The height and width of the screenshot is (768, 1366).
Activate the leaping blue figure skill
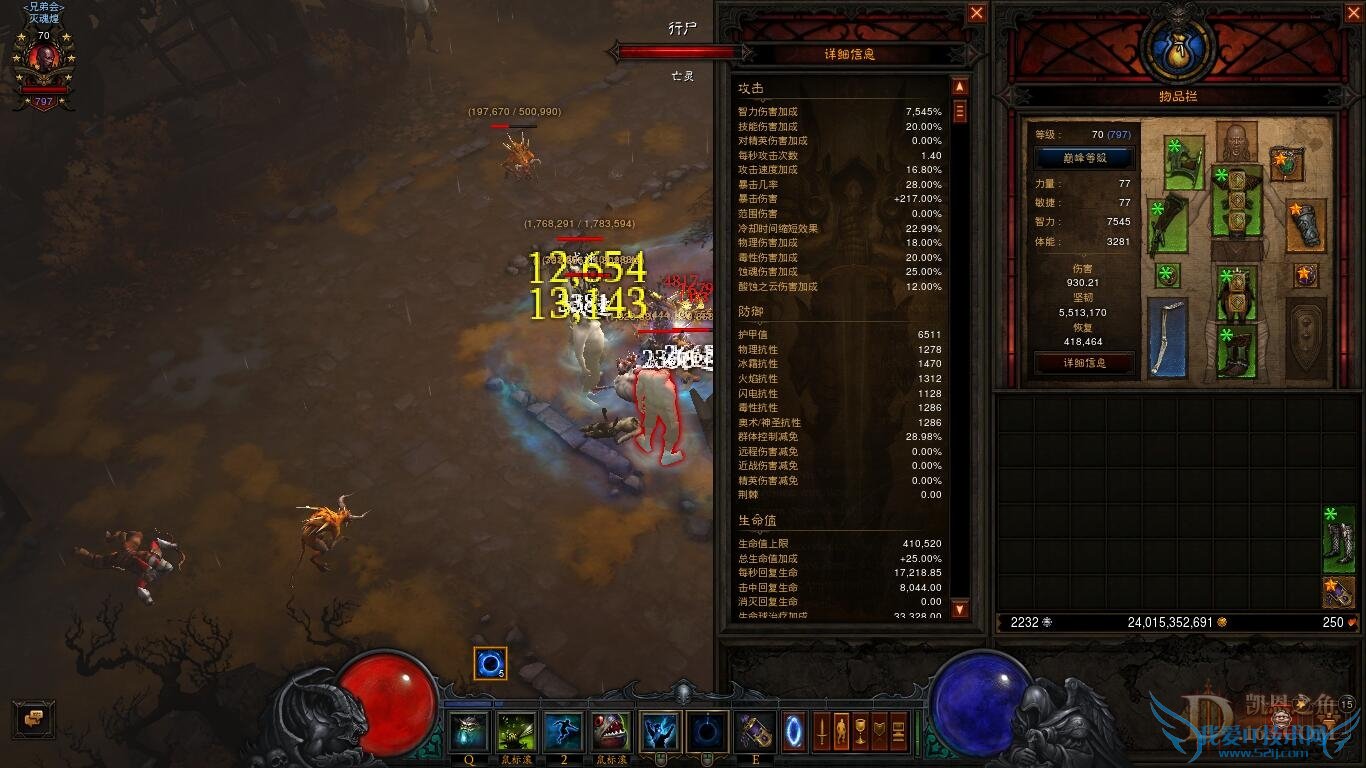(x=564, y=732)
